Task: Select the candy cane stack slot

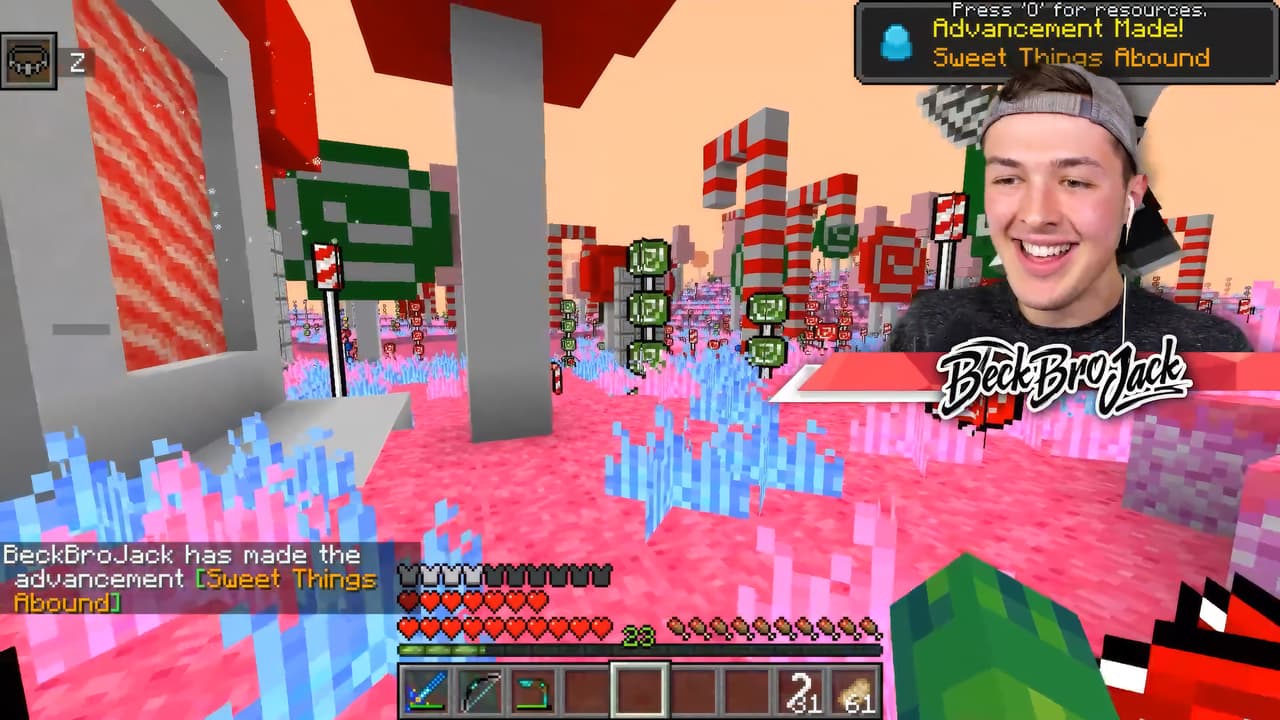Action: tap(800, 691)
